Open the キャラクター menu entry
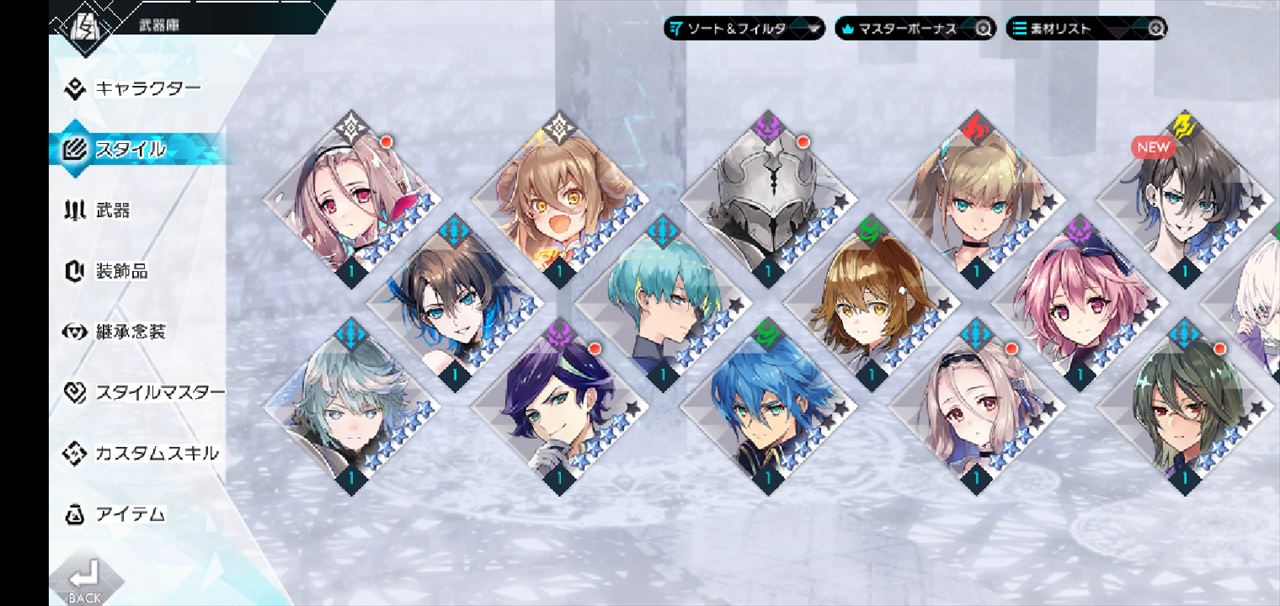 coord(146,88)
